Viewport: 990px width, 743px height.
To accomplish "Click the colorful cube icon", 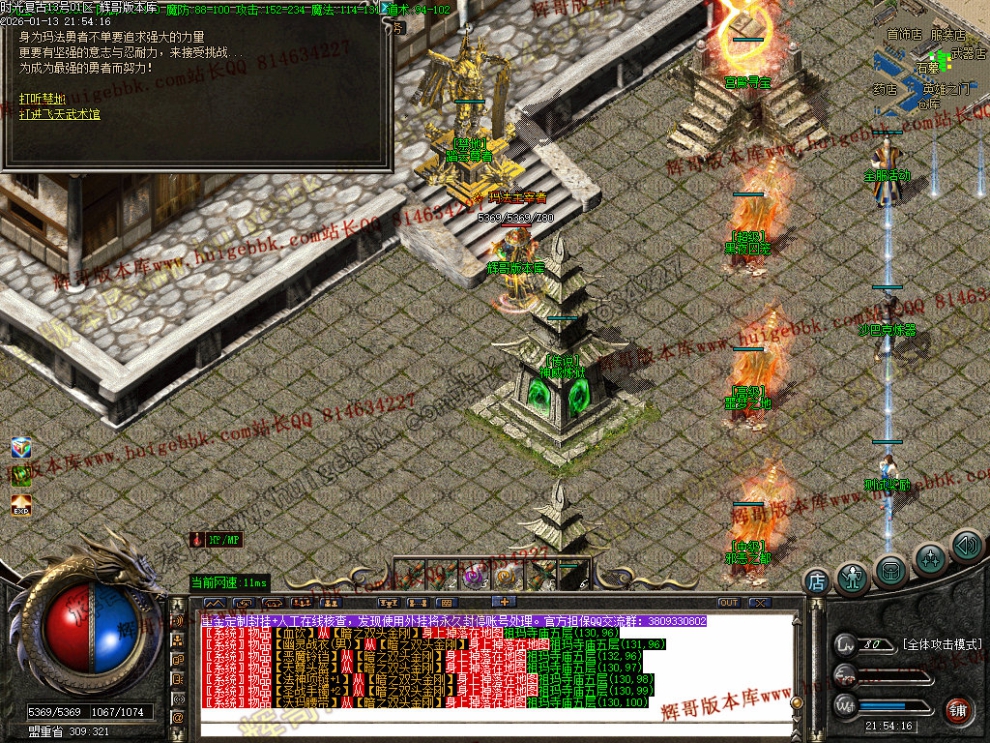I will click(21, 447).
